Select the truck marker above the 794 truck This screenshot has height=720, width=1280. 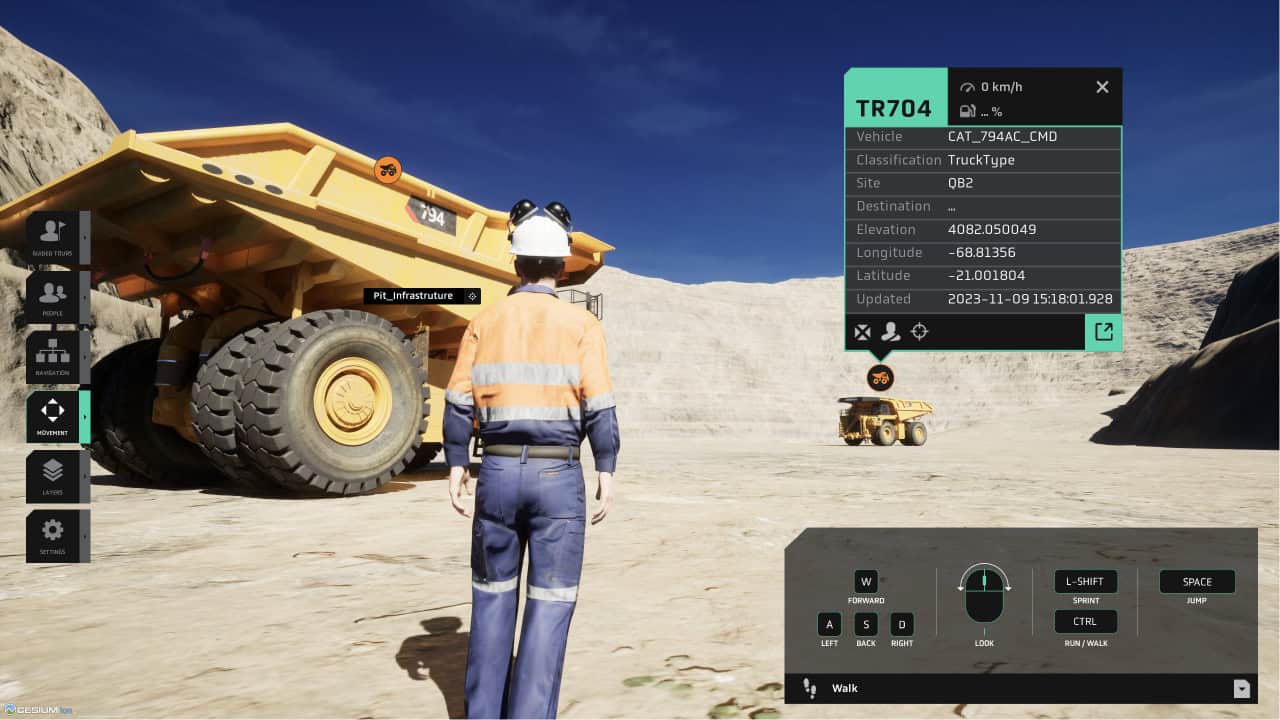coord(387,170)
